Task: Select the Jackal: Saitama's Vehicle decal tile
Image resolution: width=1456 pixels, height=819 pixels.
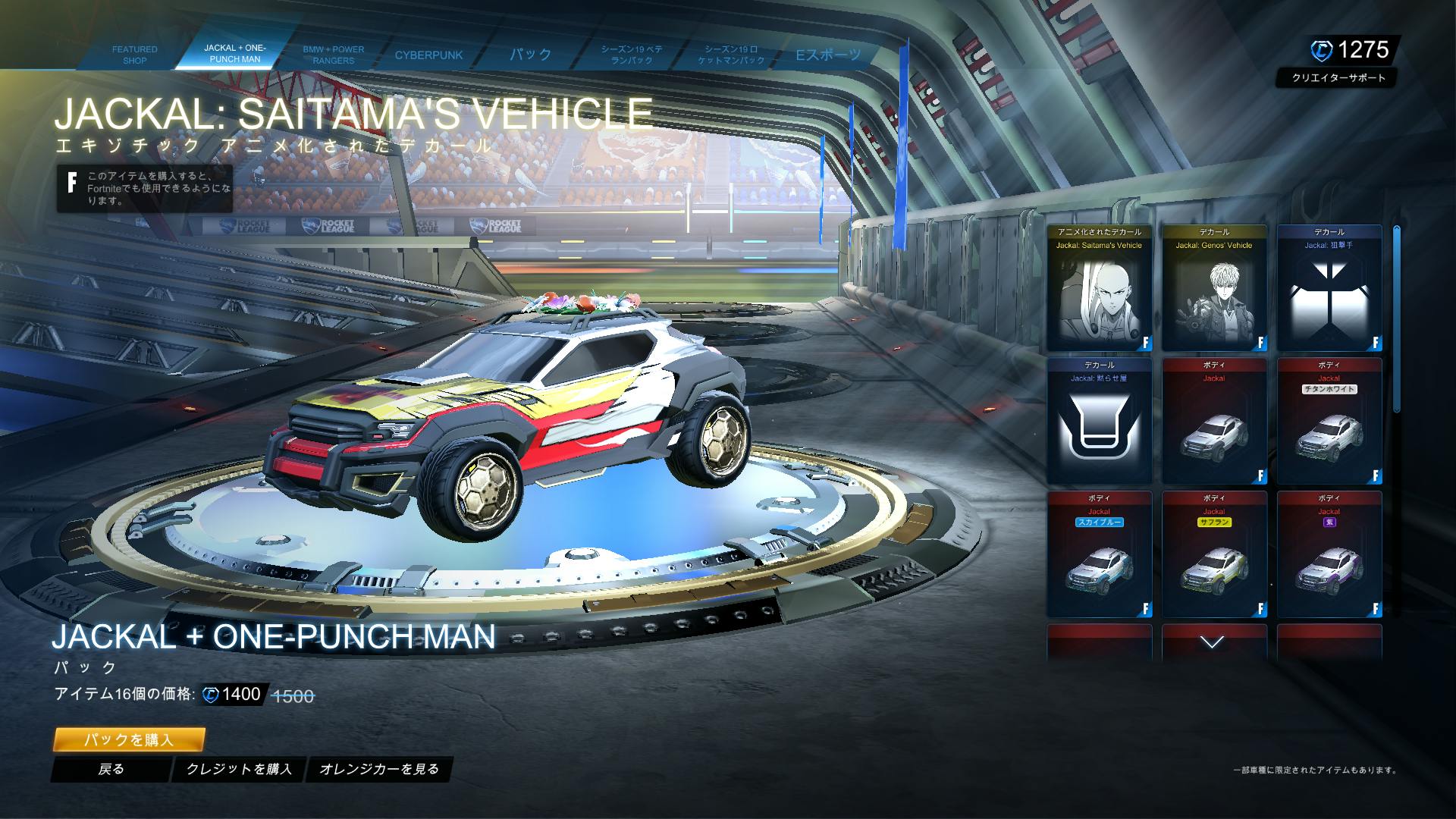Action: pos(1099,288)
